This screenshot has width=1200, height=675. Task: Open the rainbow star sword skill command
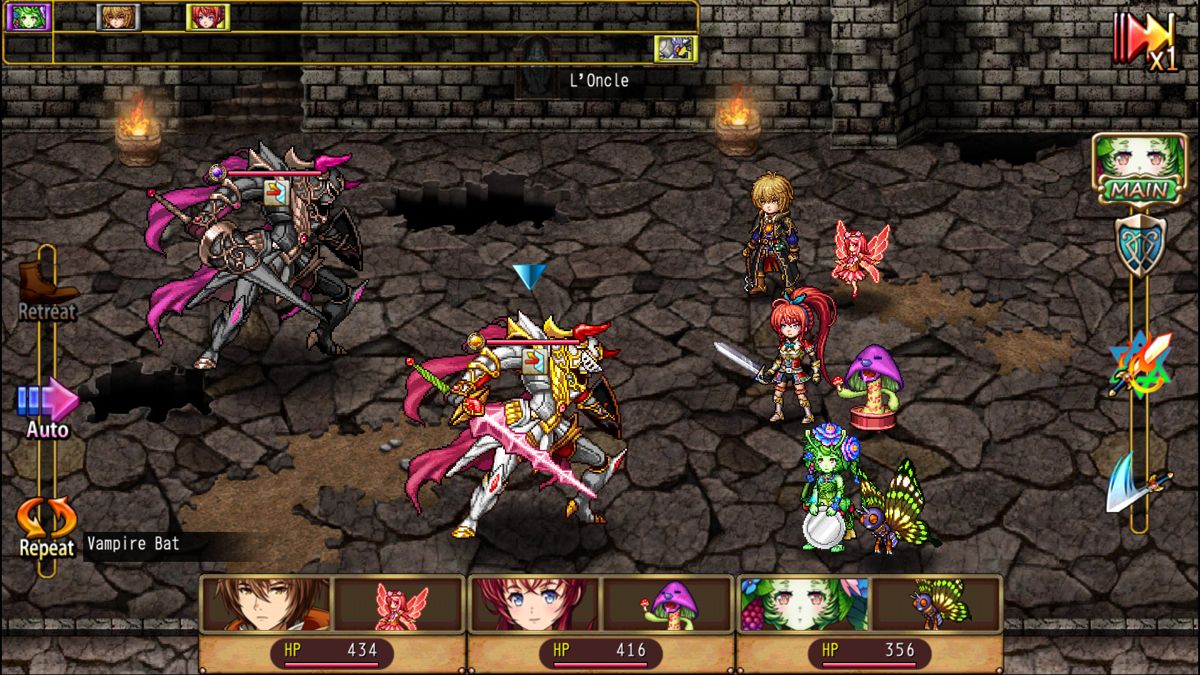1139,364
